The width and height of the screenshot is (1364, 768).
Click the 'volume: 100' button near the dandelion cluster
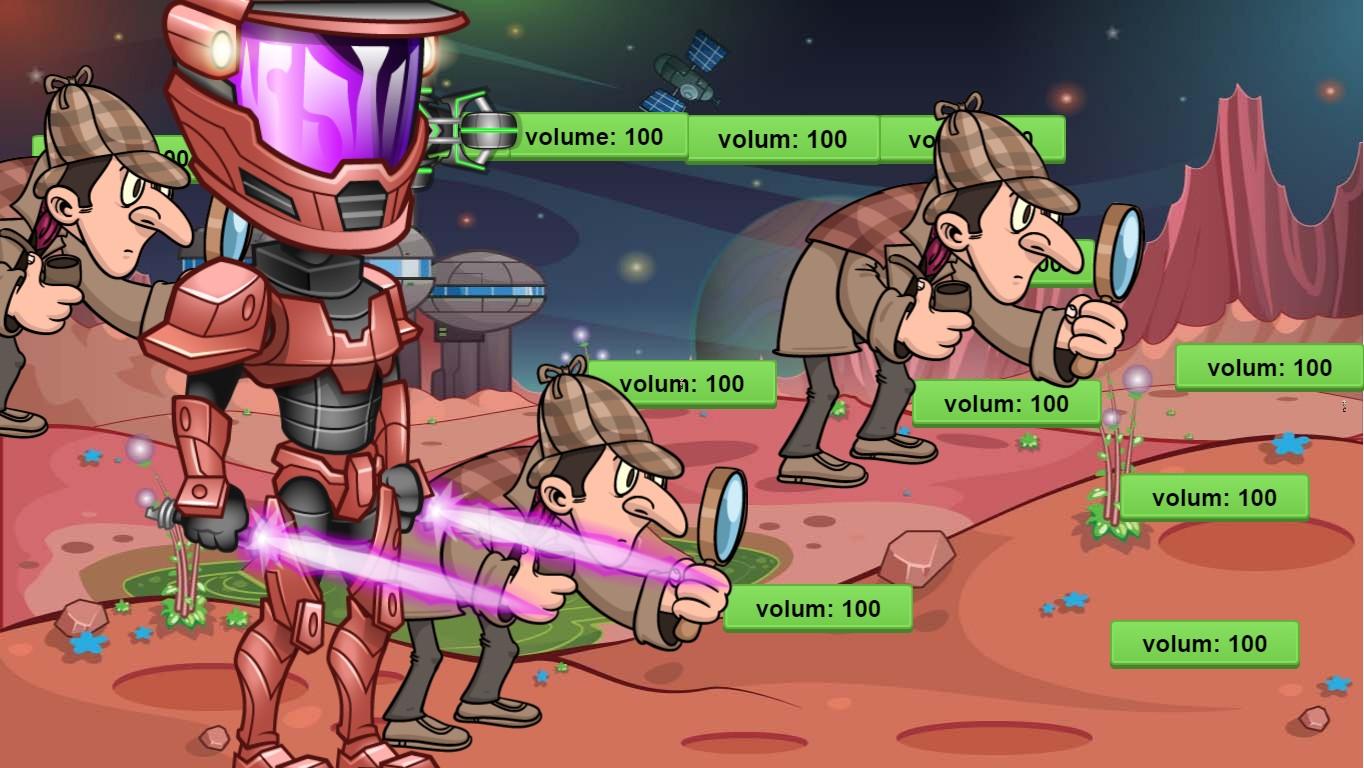[1212, 497]
